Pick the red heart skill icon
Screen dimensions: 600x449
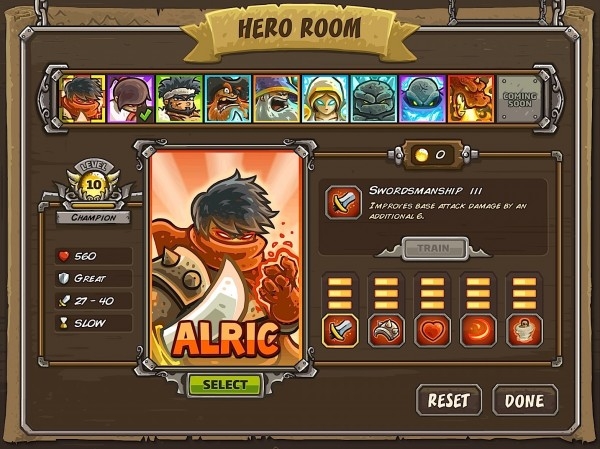click(433, 330)
